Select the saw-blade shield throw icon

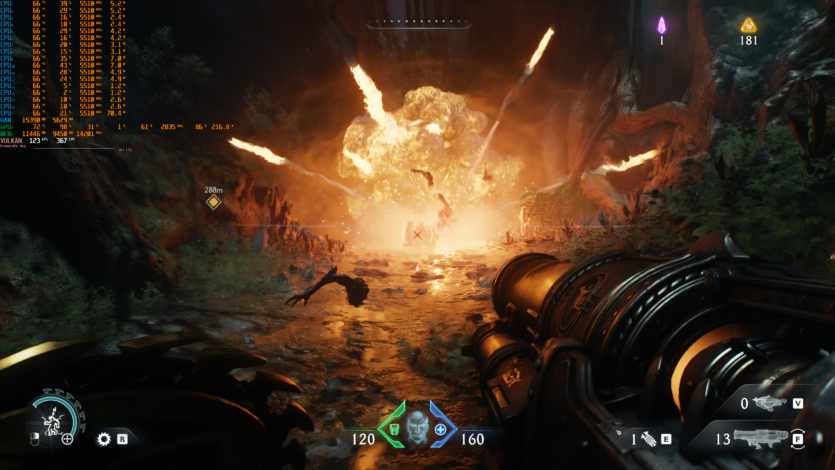pyautogui.click(x=103, y=438)
